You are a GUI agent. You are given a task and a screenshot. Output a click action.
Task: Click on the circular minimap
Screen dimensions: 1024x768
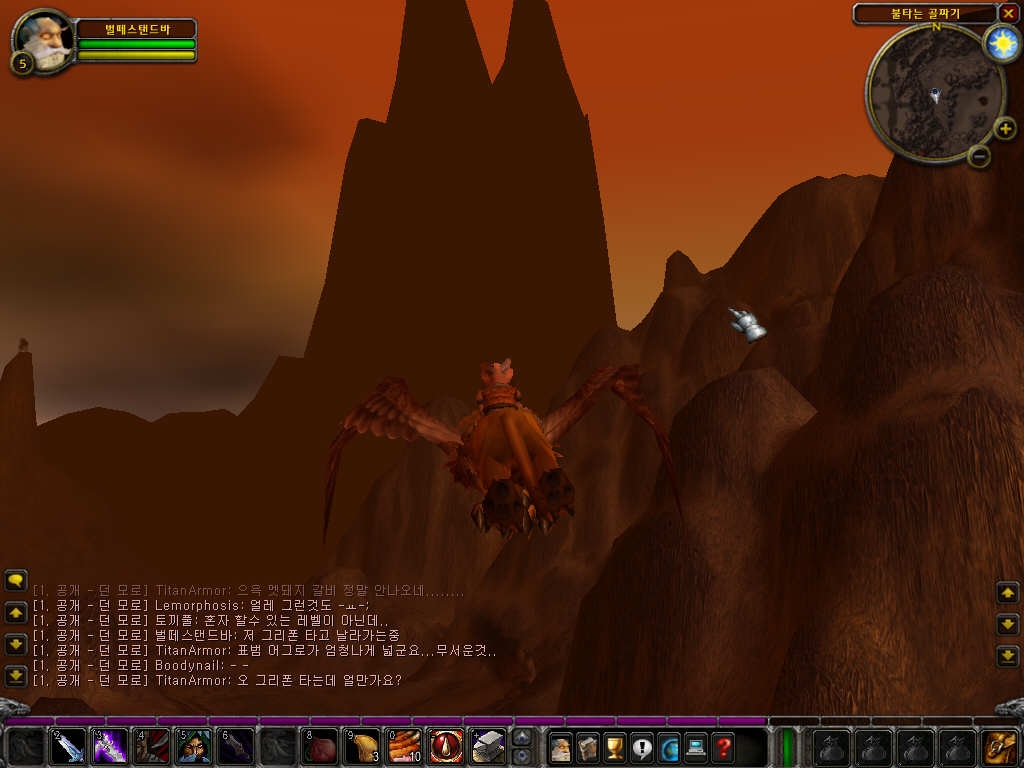click(x=934, y=94)
